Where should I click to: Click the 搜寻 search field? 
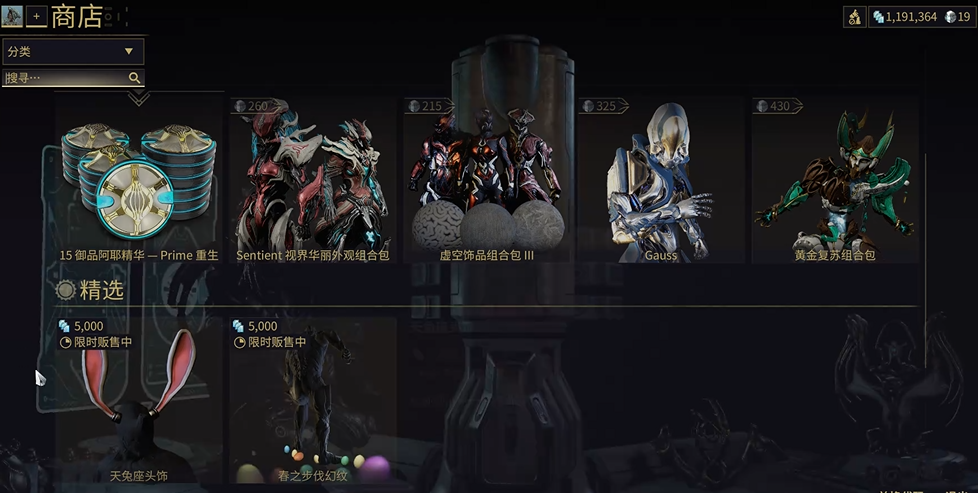coord(64,78)
